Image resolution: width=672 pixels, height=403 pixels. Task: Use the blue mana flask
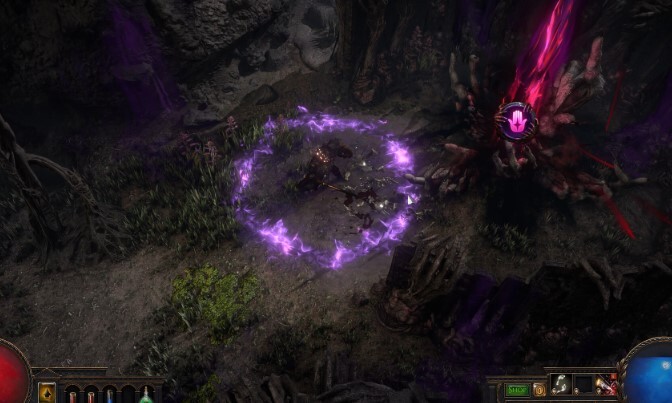(109, 395)
